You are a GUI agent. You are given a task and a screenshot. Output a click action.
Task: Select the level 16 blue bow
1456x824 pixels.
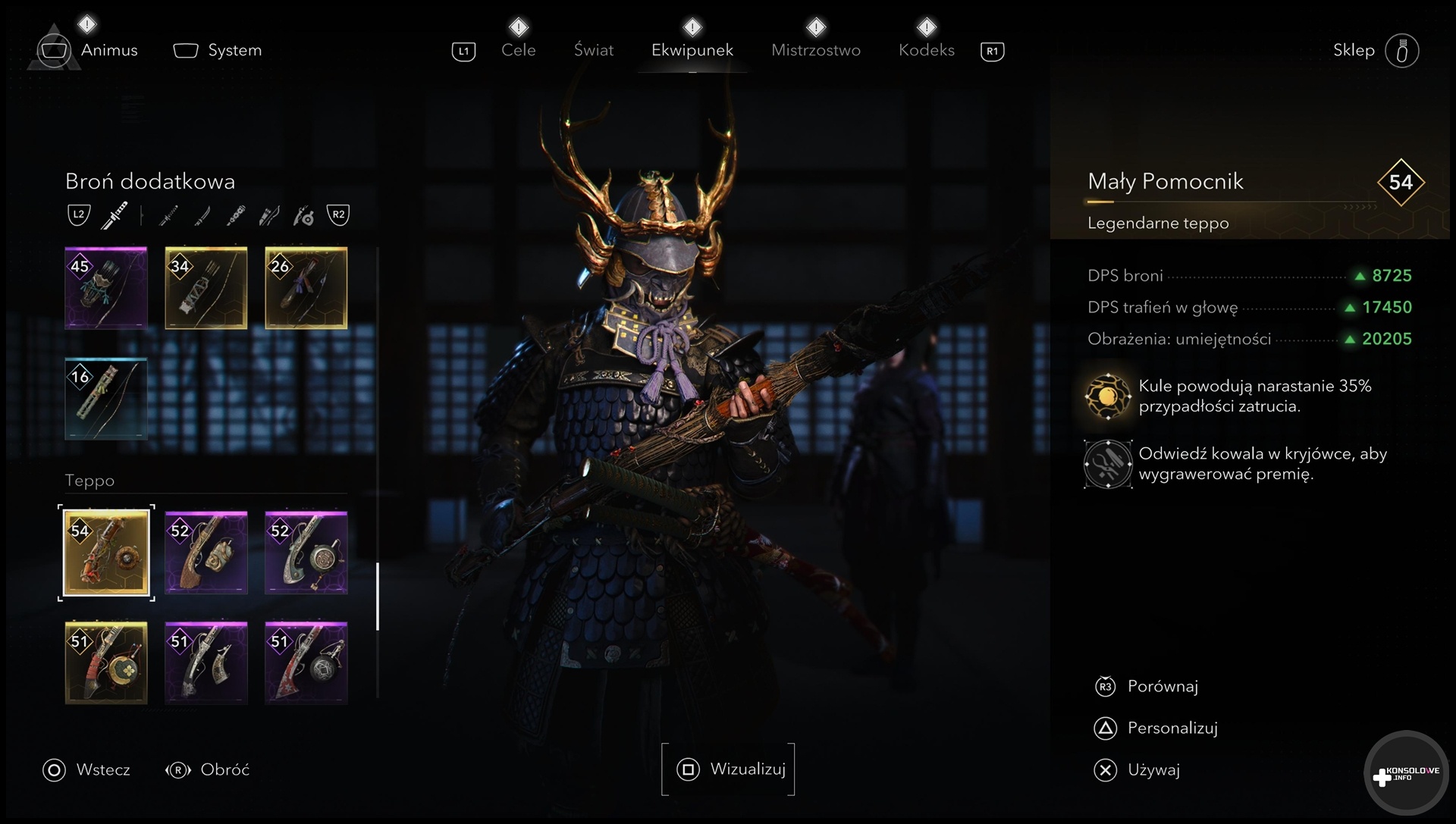106,399
